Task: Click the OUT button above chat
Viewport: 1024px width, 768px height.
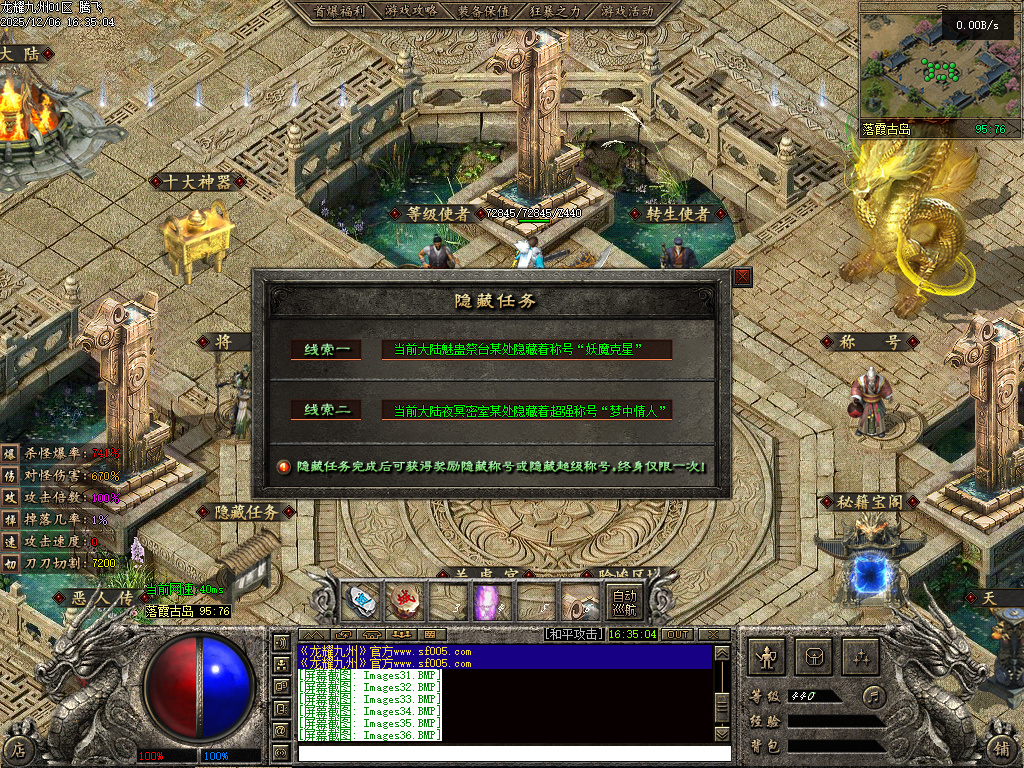Action: [x=677, y=634]
